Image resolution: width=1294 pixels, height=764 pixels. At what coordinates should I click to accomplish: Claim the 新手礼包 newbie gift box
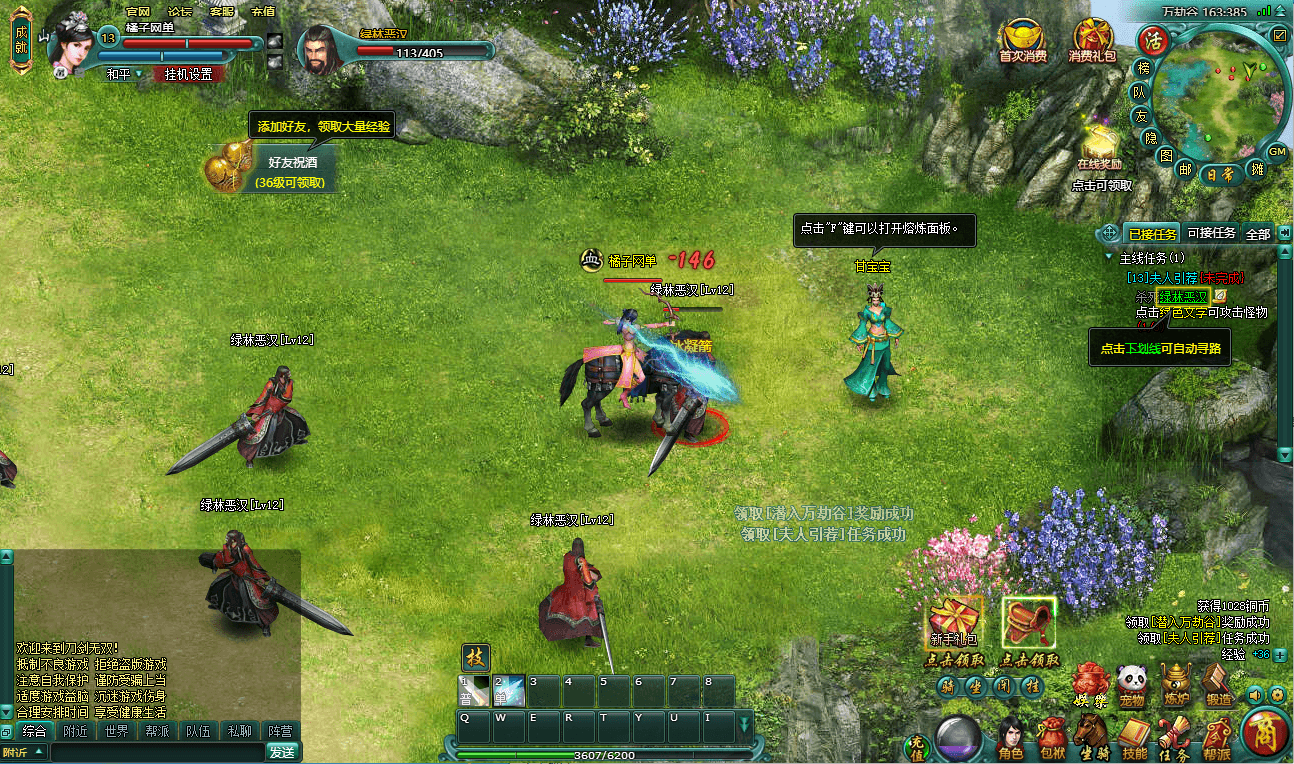(954, 623)
